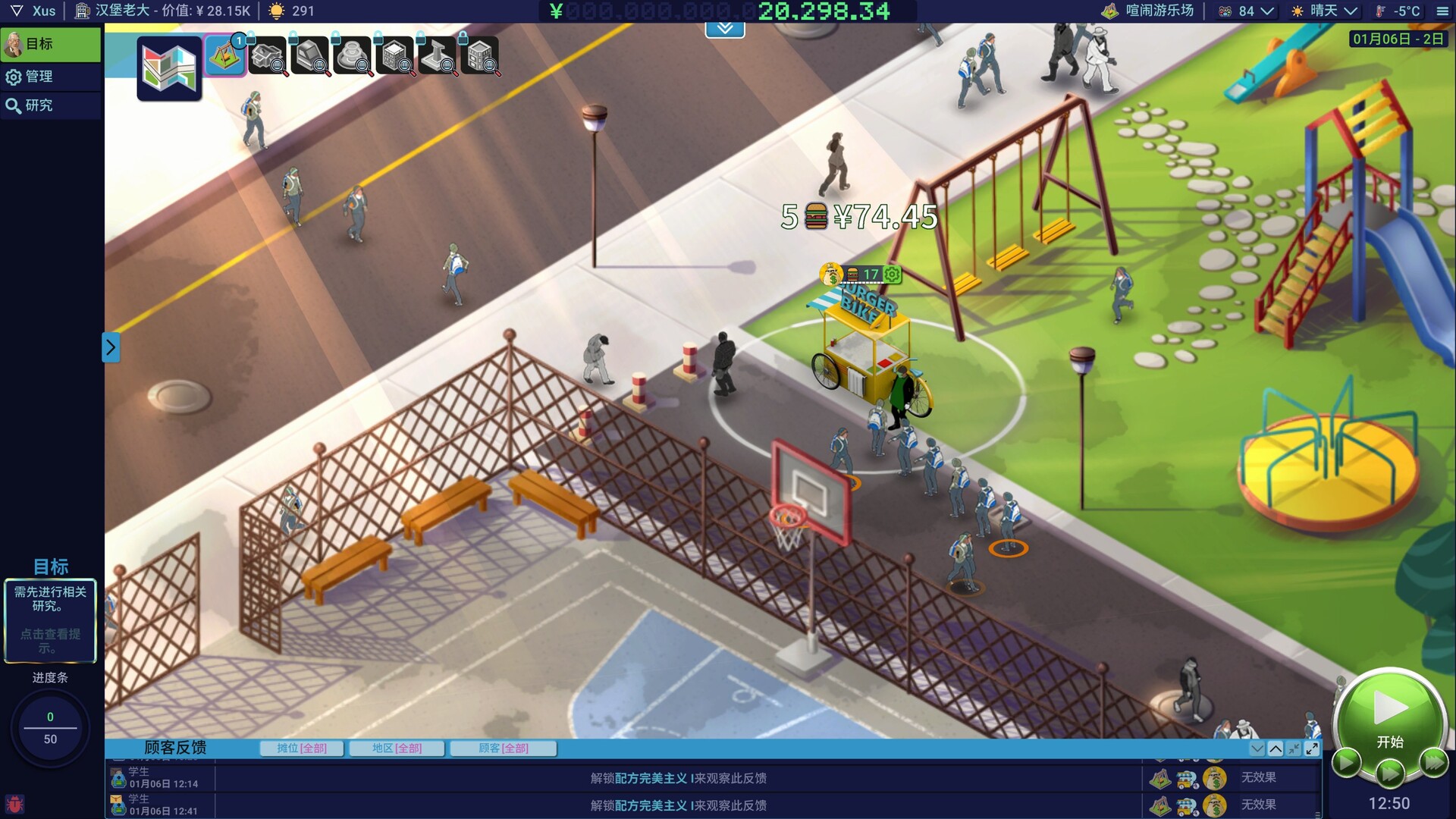Set normal play speed

point(1346,761)
